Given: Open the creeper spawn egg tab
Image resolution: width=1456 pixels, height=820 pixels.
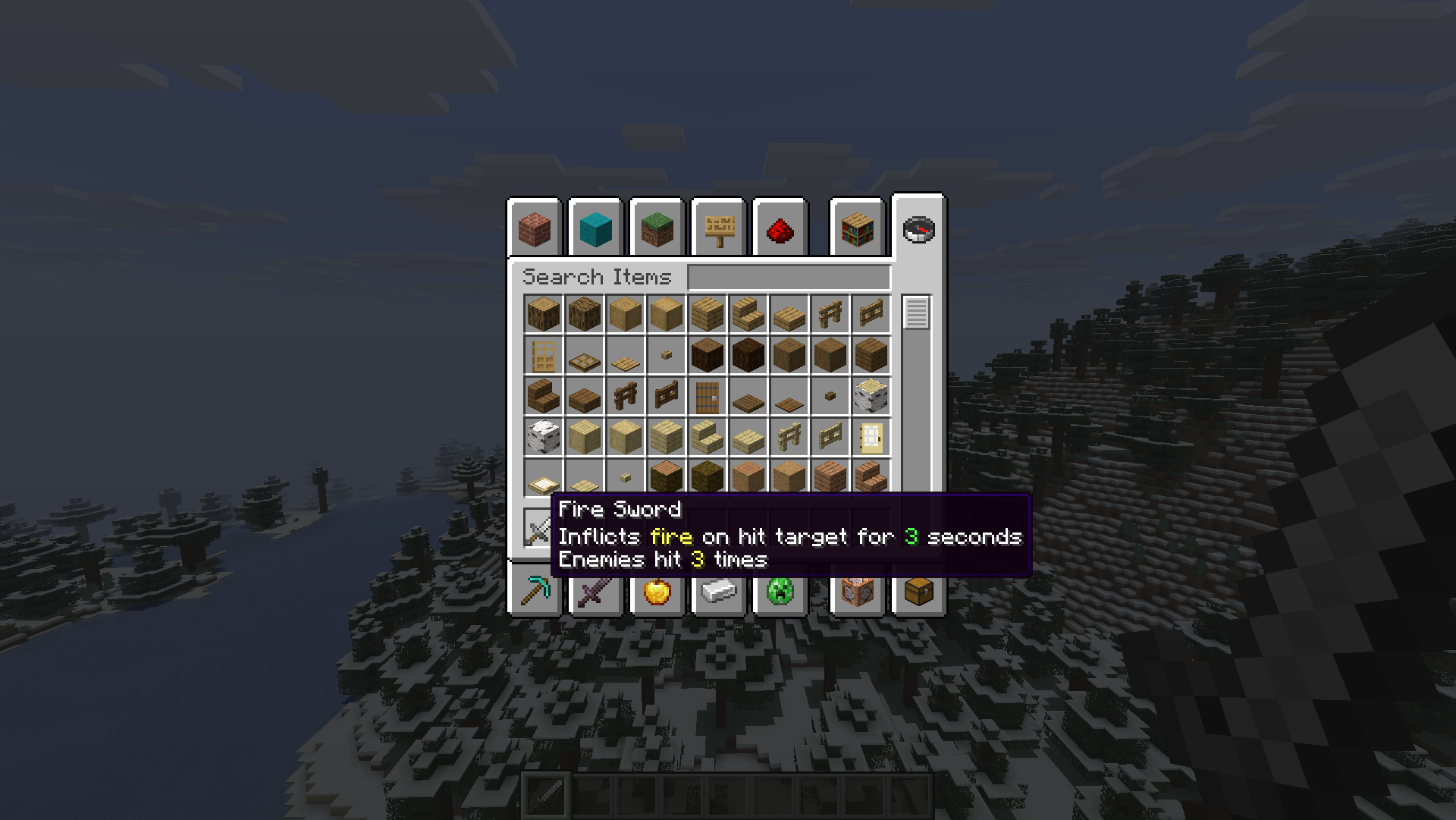Looking at the screenshot, I should [x=780, y=592].
